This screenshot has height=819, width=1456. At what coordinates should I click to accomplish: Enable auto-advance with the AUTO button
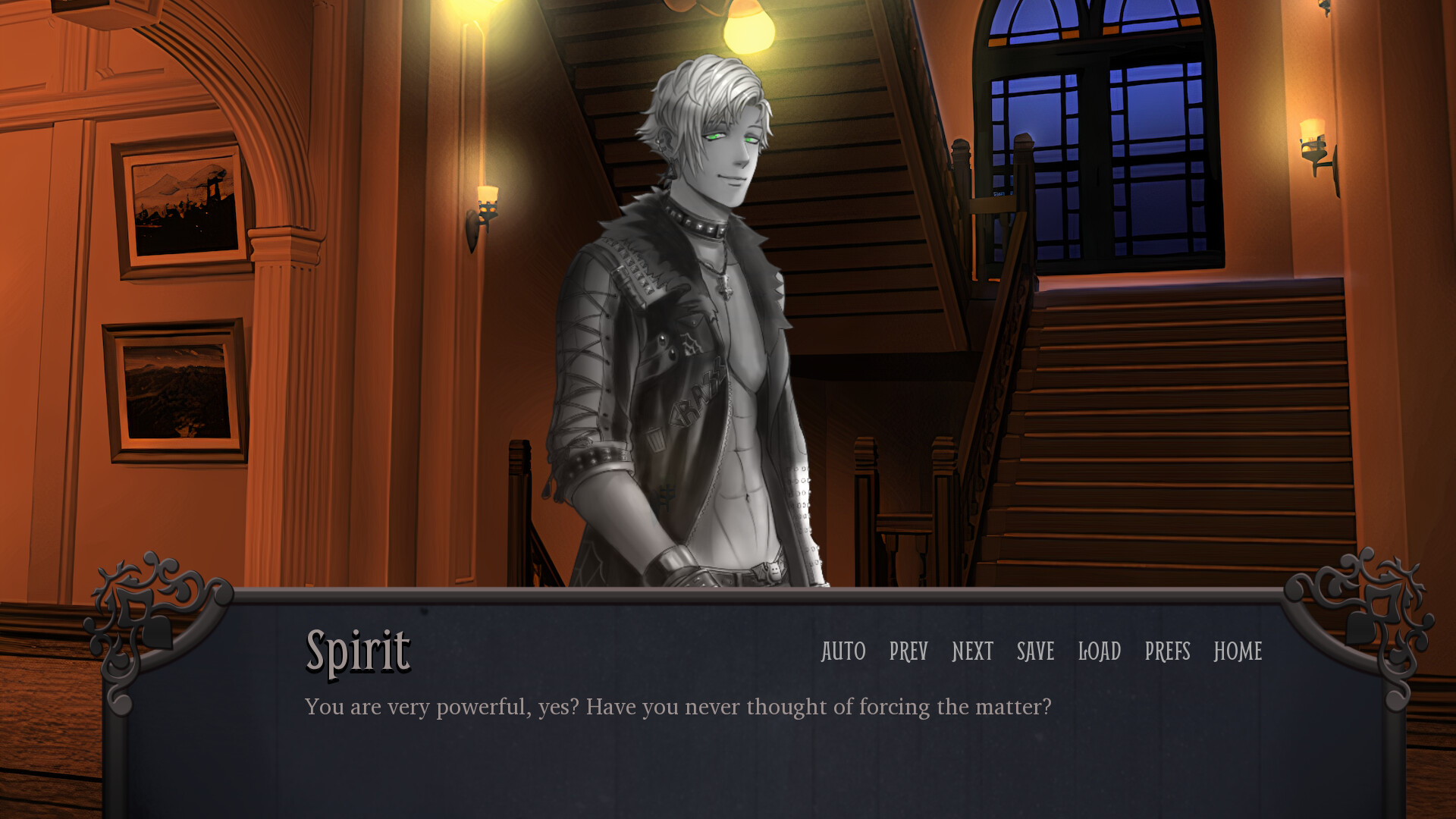[843, 652]
